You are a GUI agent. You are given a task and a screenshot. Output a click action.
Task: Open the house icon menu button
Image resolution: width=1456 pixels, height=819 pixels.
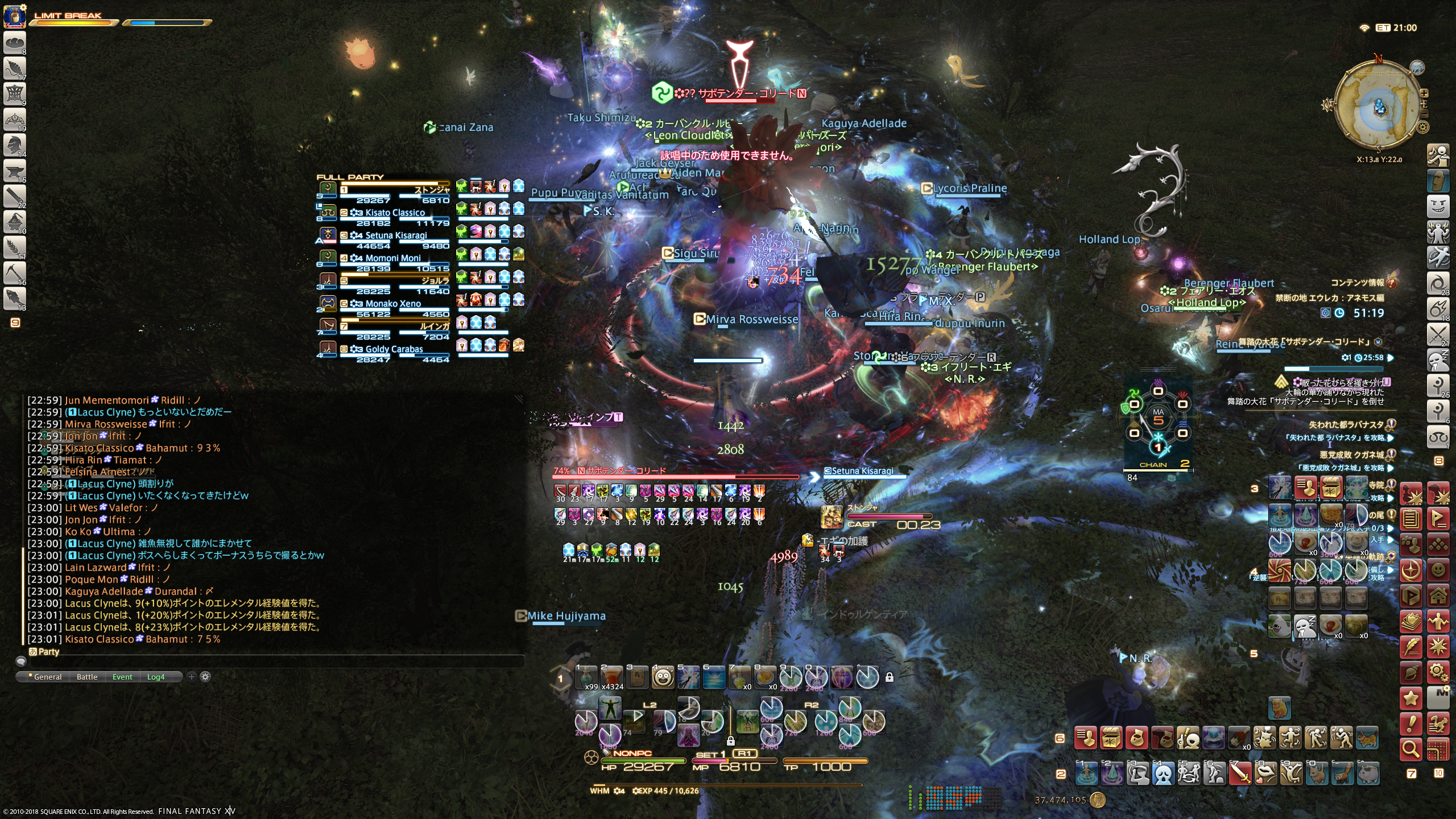point(1438,596)
